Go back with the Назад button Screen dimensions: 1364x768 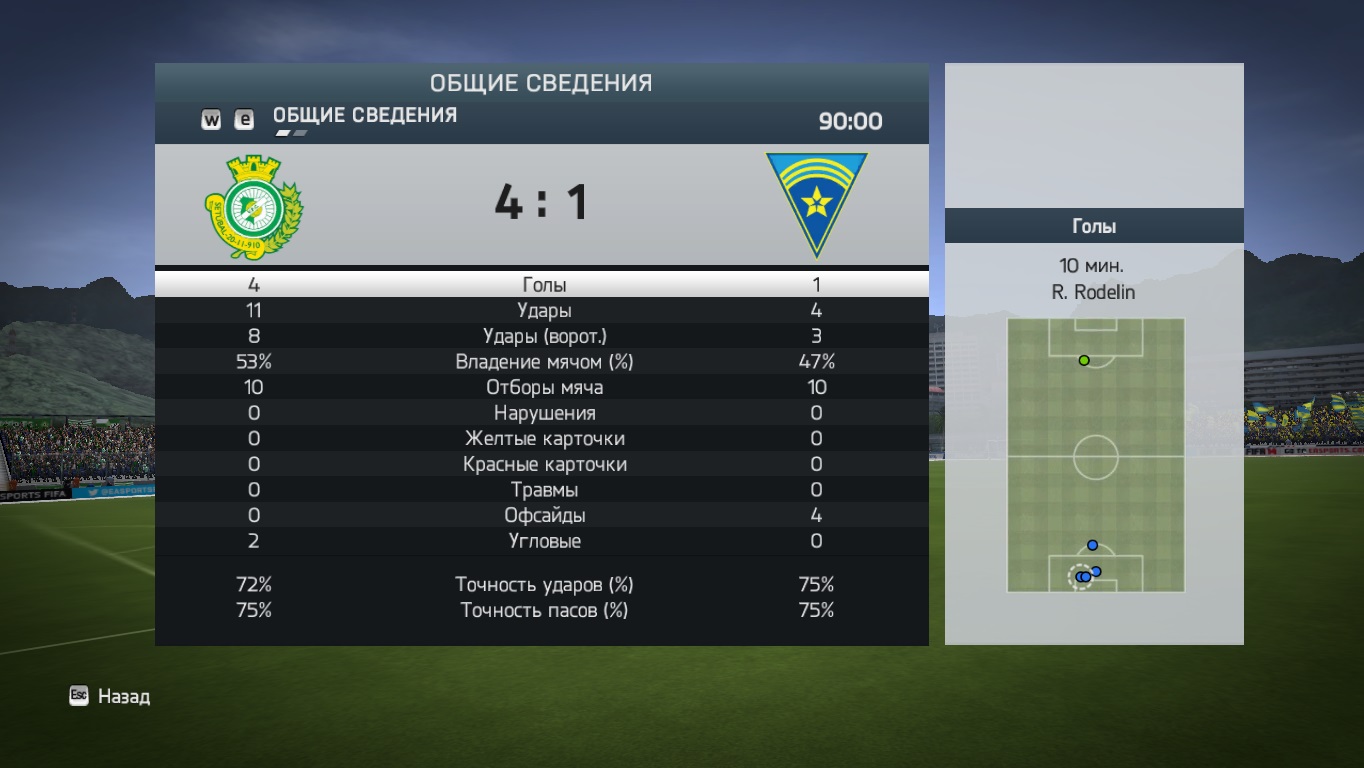(110, 697)
